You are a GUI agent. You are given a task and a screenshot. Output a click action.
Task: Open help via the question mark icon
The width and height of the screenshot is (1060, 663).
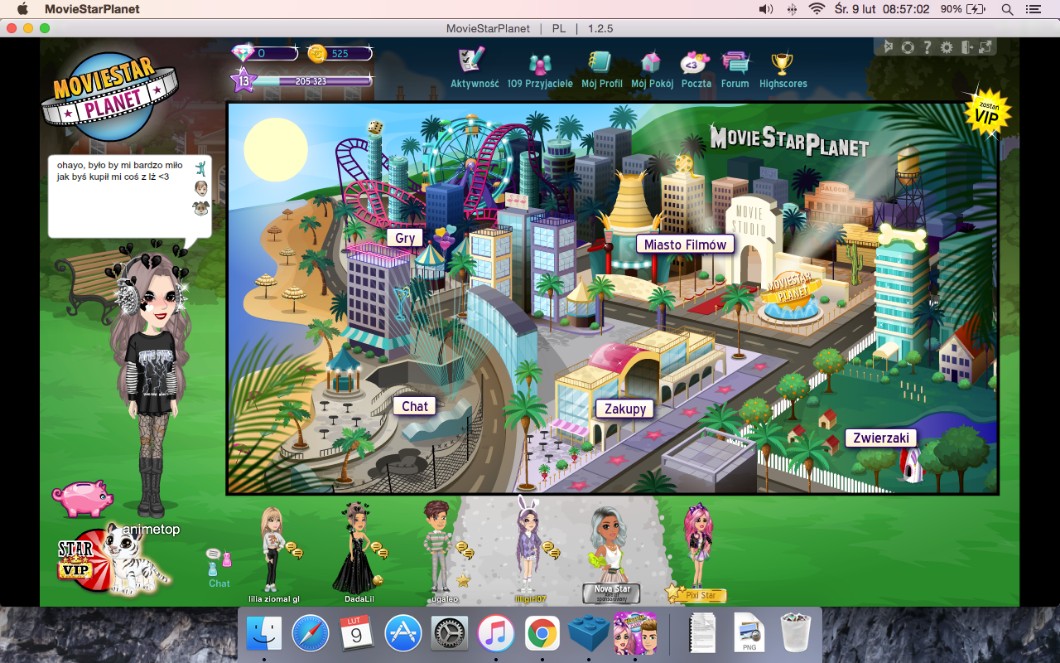click(x=927, y=47)
